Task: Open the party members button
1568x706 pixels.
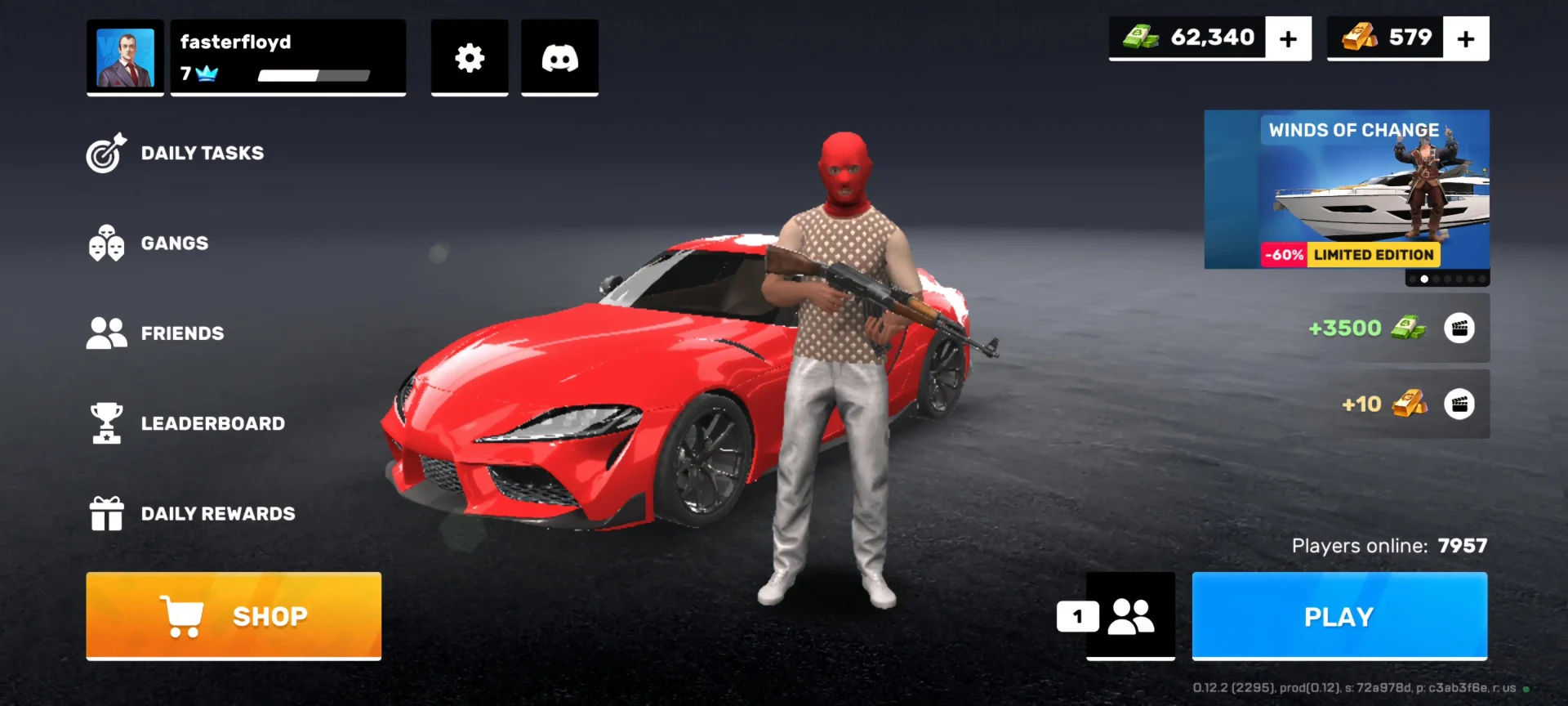Action: point(1130,616)
